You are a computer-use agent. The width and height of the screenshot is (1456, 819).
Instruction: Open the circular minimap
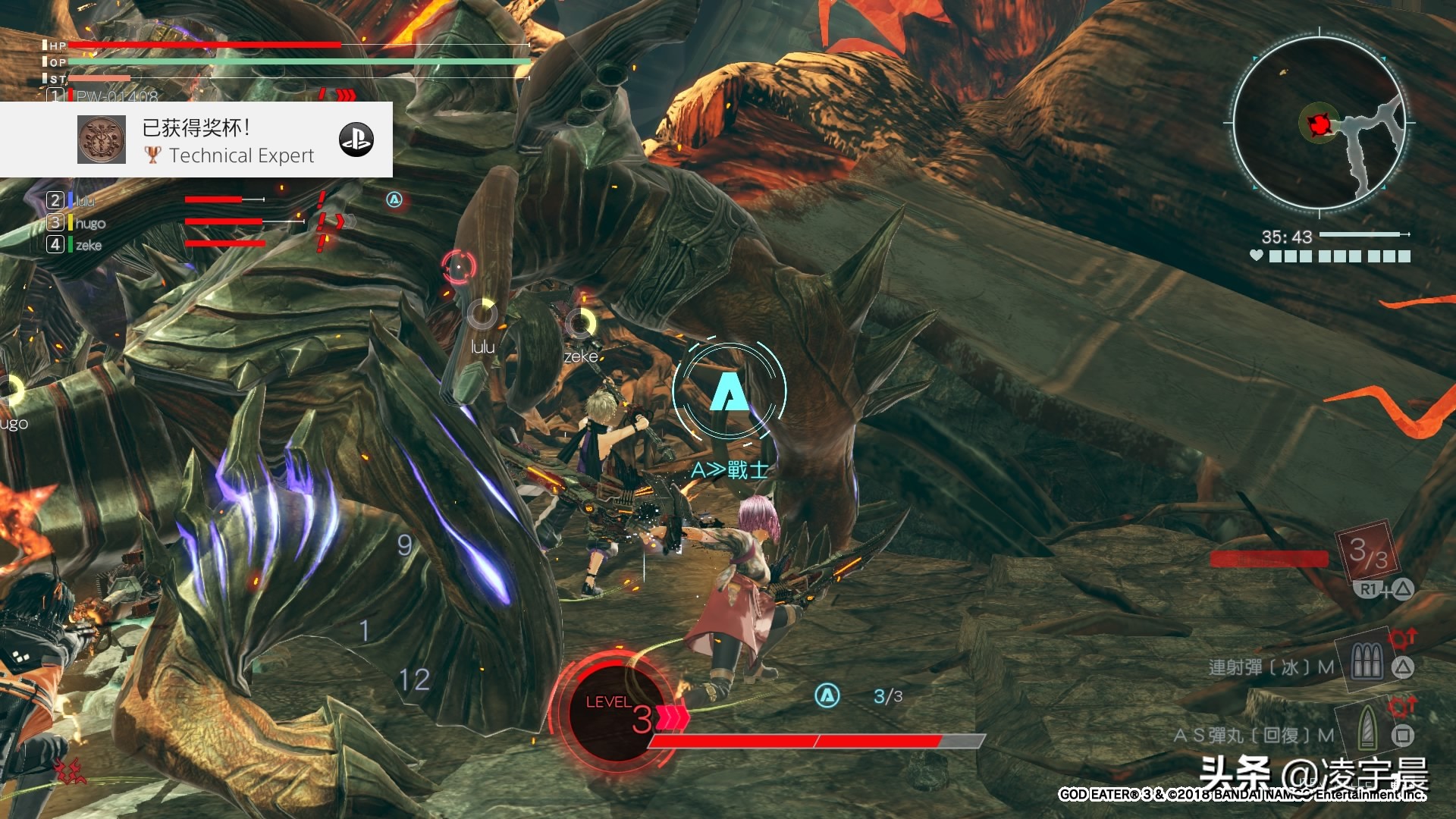[1318, 124]
